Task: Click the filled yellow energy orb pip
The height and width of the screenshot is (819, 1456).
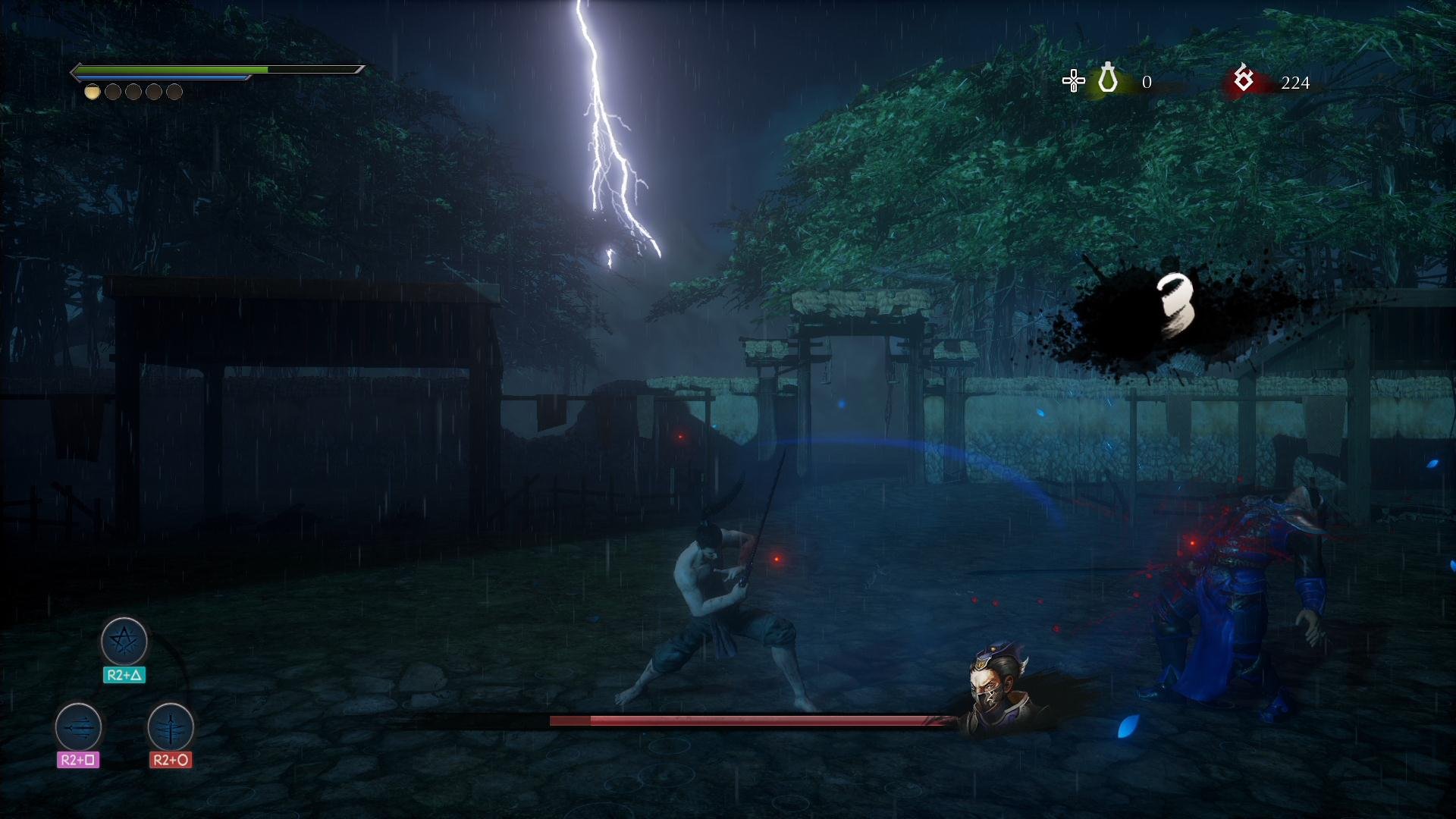Action: (92, 93)
